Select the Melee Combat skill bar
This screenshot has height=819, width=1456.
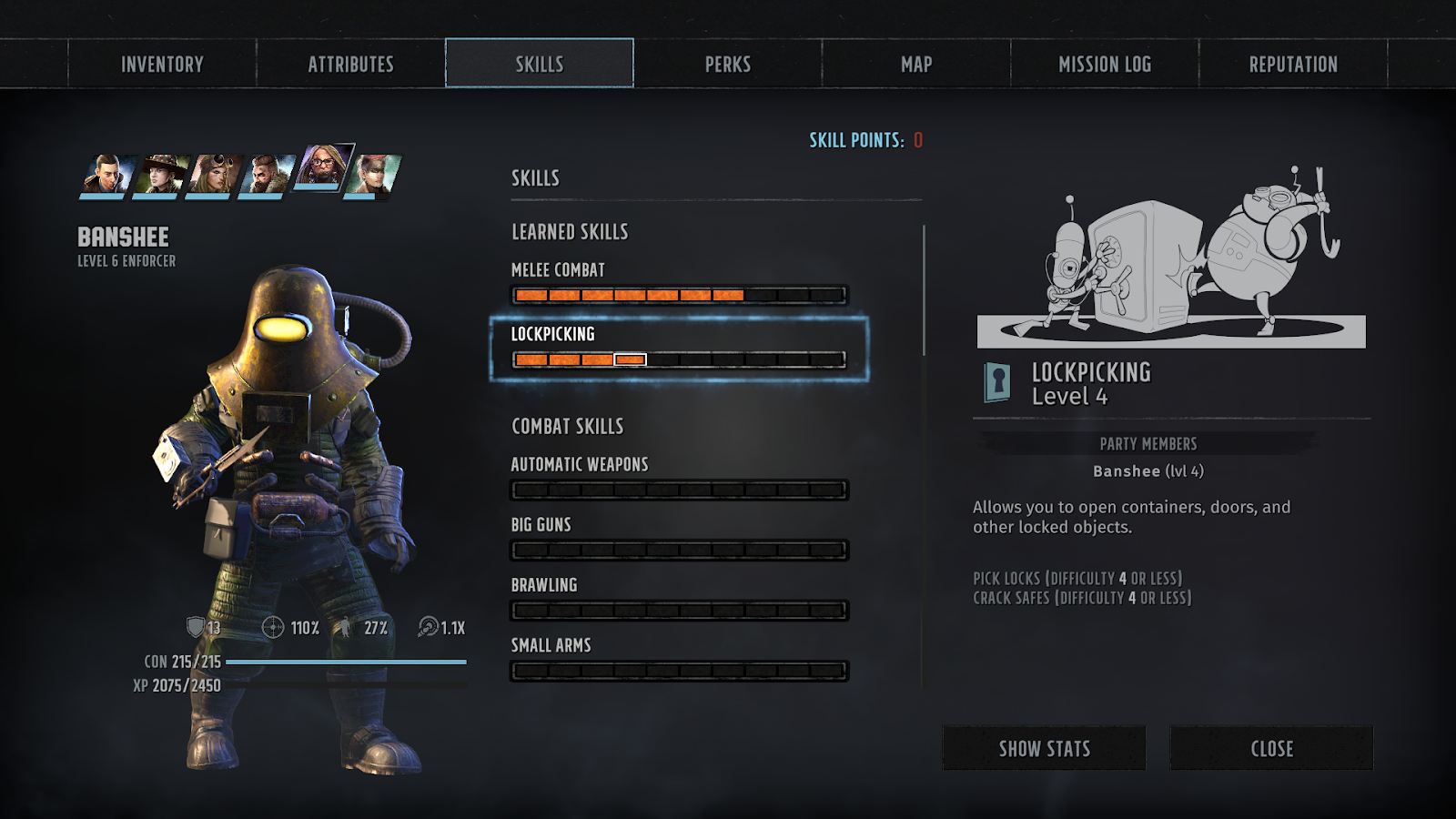(679, 295)
